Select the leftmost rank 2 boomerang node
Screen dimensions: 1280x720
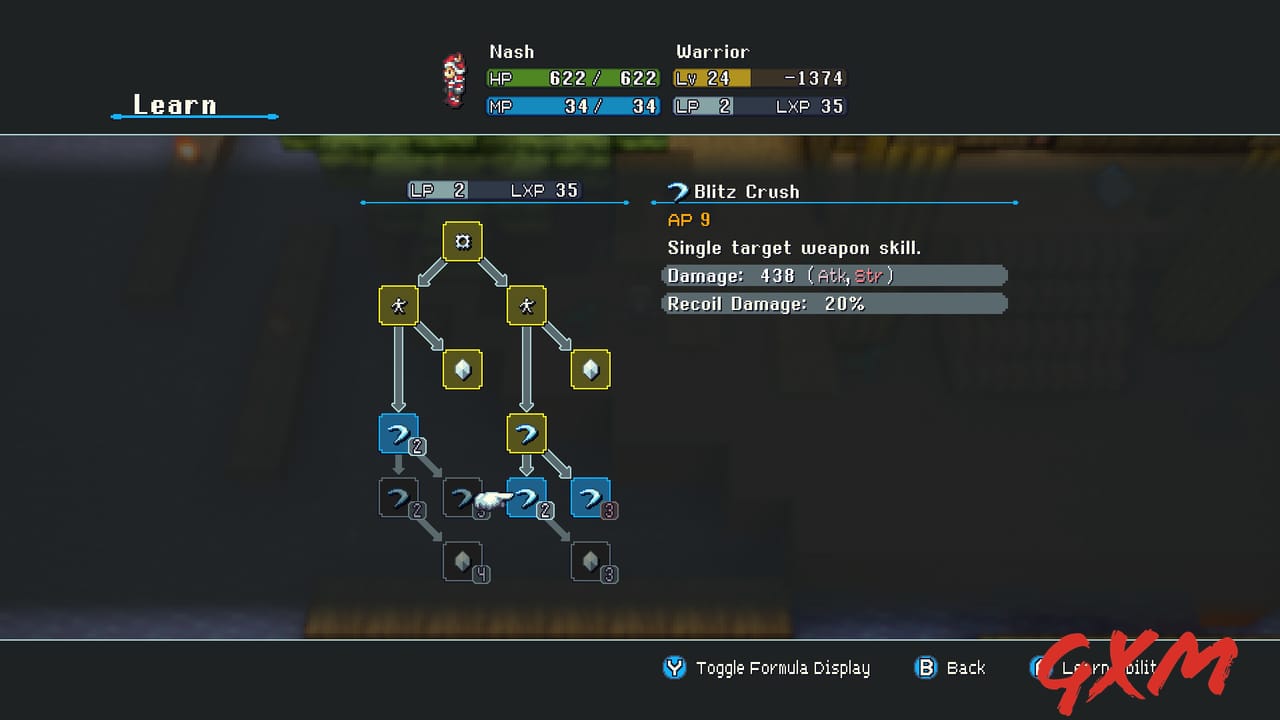coord(399,497)
